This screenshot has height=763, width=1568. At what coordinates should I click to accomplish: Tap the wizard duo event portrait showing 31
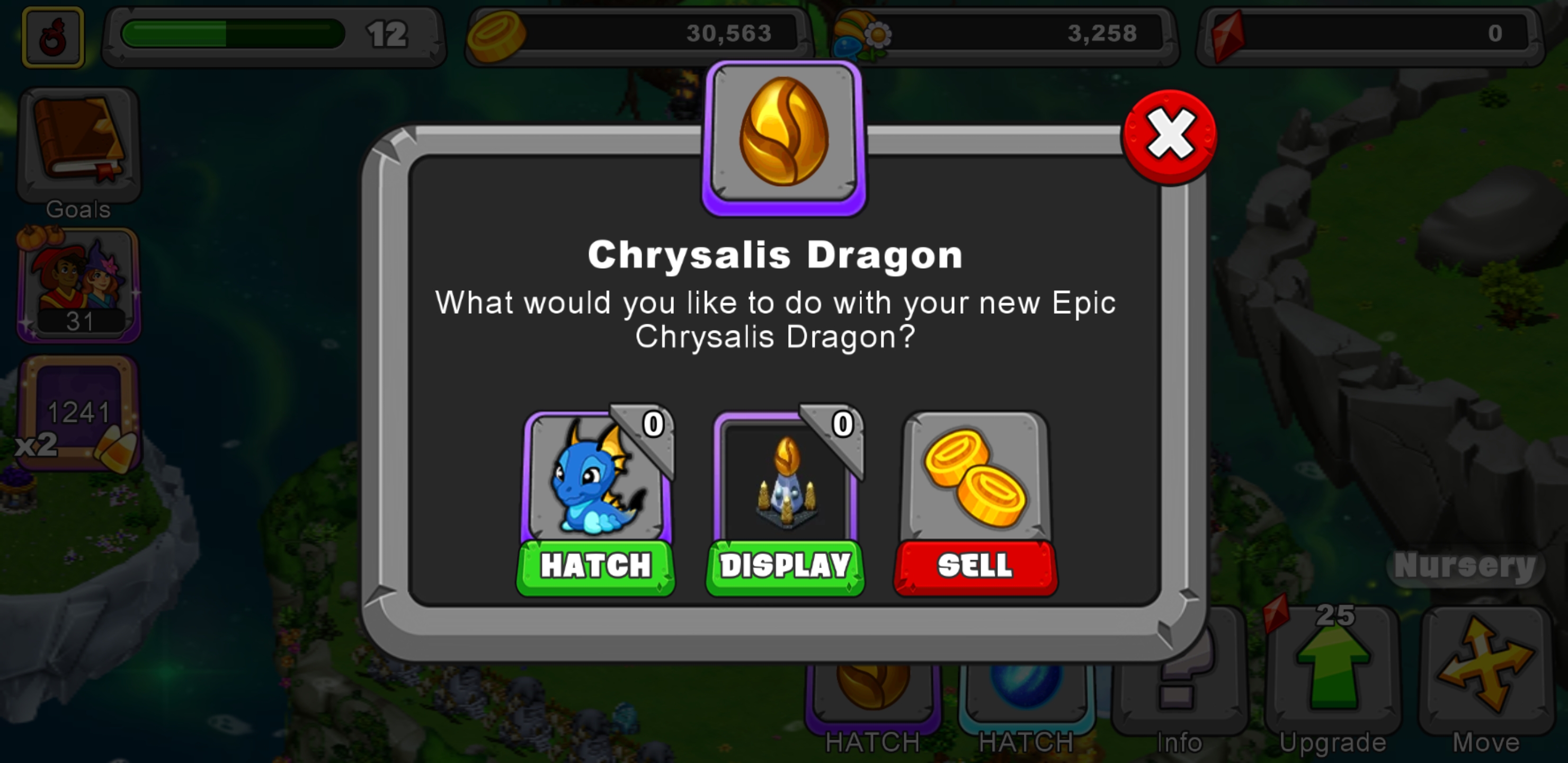click(79, 286)
